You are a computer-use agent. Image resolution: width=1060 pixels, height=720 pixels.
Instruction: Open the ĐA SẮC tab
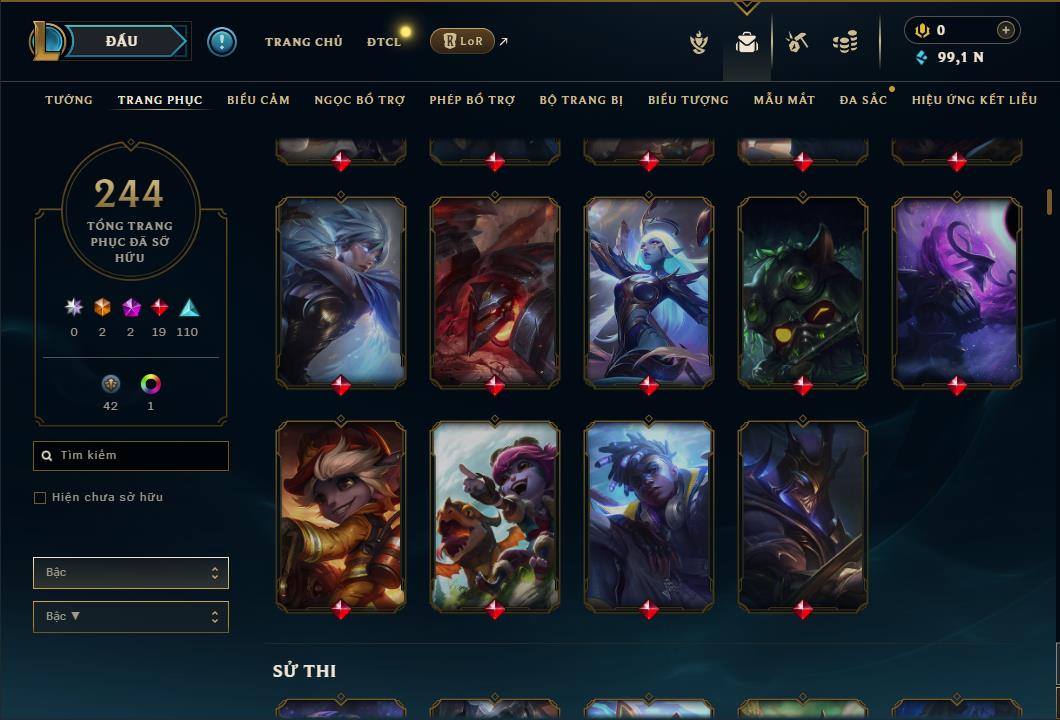863,100
